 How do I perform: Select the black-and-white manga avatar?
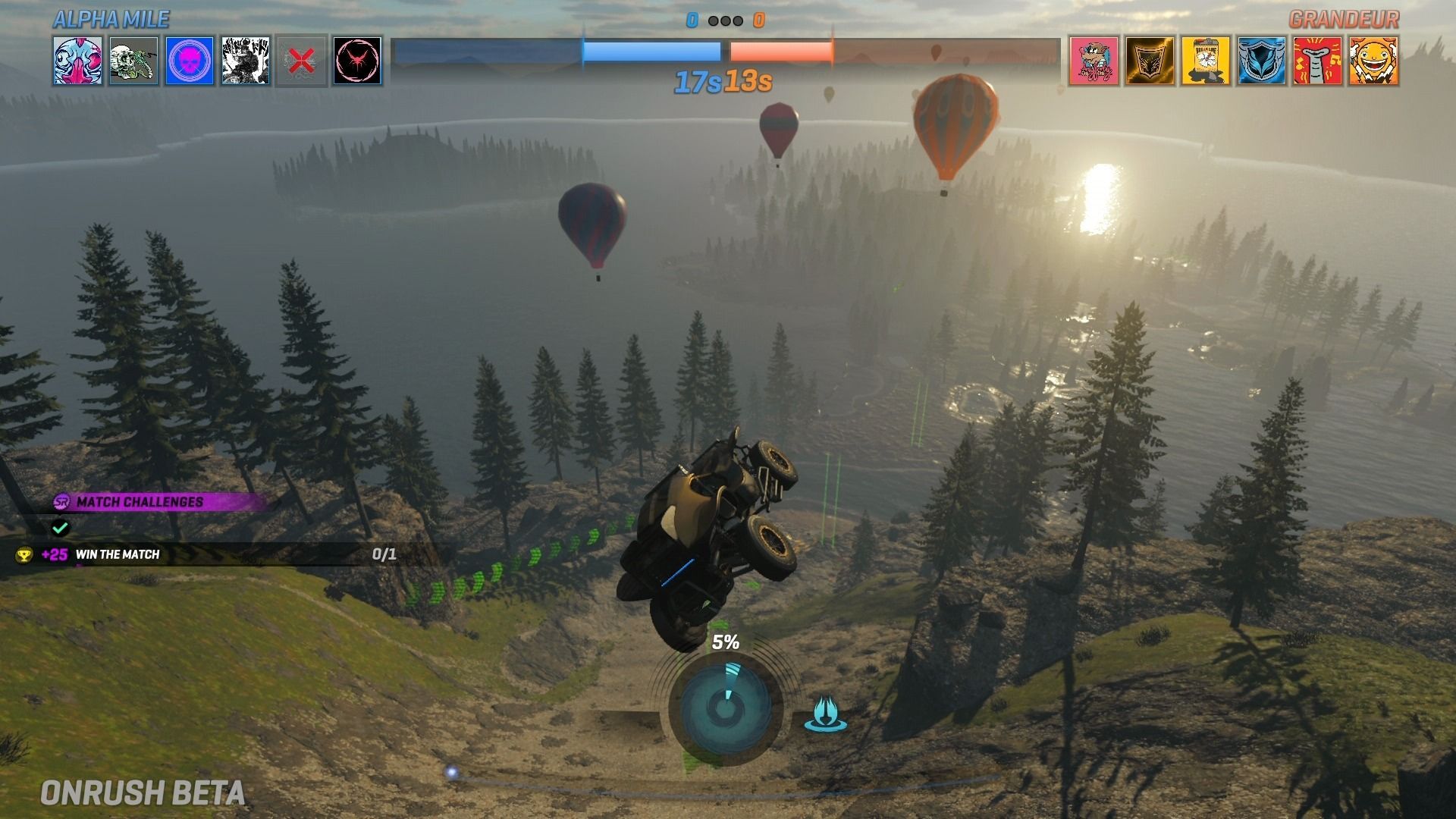point(246,61)
